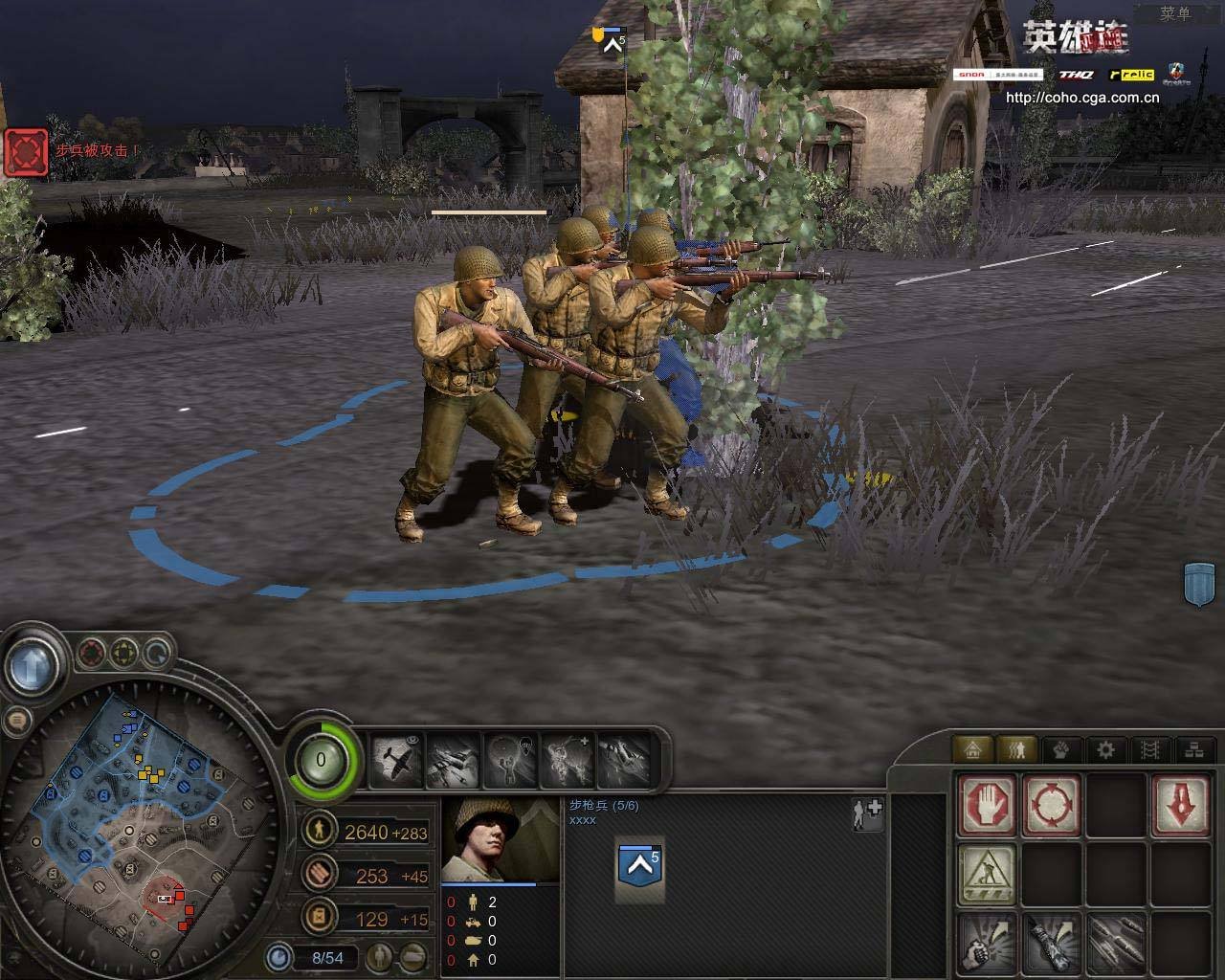The width and height of the screenshot is (1225, 980).
Task: Click the soldier portrait
Action: tap(500, 839)
